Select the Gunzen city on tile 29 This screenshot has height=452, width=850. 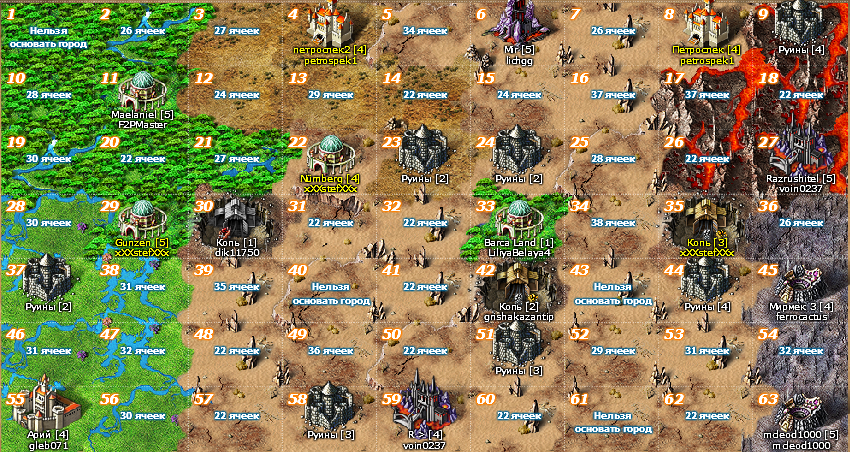point(140,217)
